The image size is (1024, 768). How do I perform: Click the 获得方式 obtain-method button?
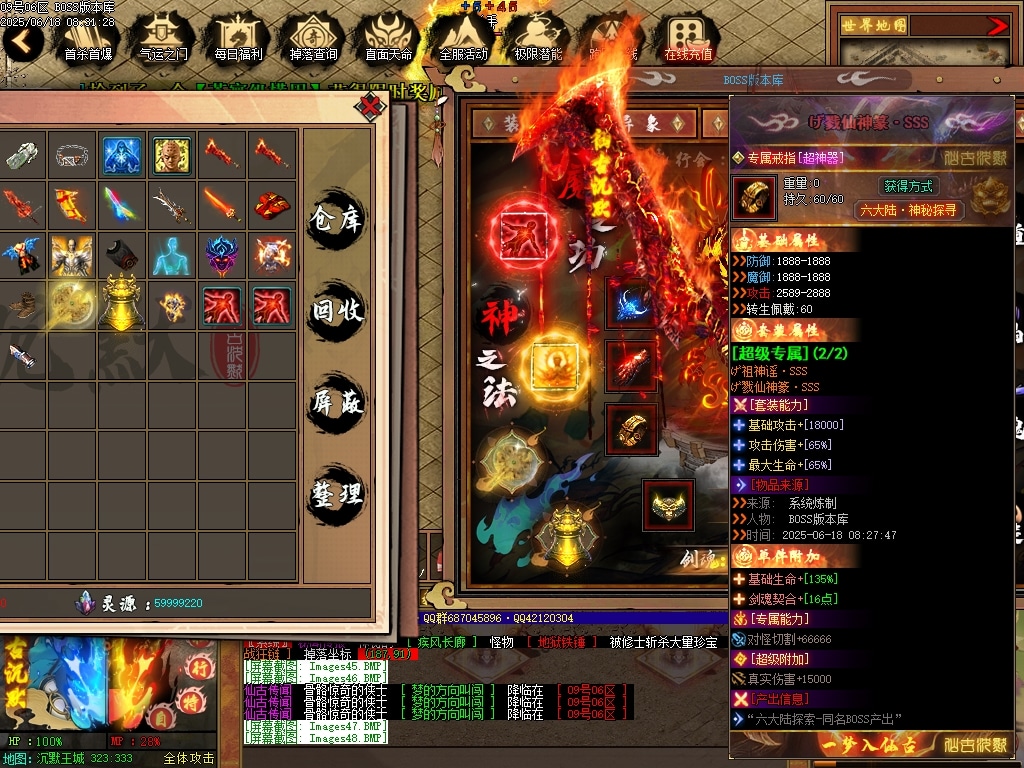908,186
